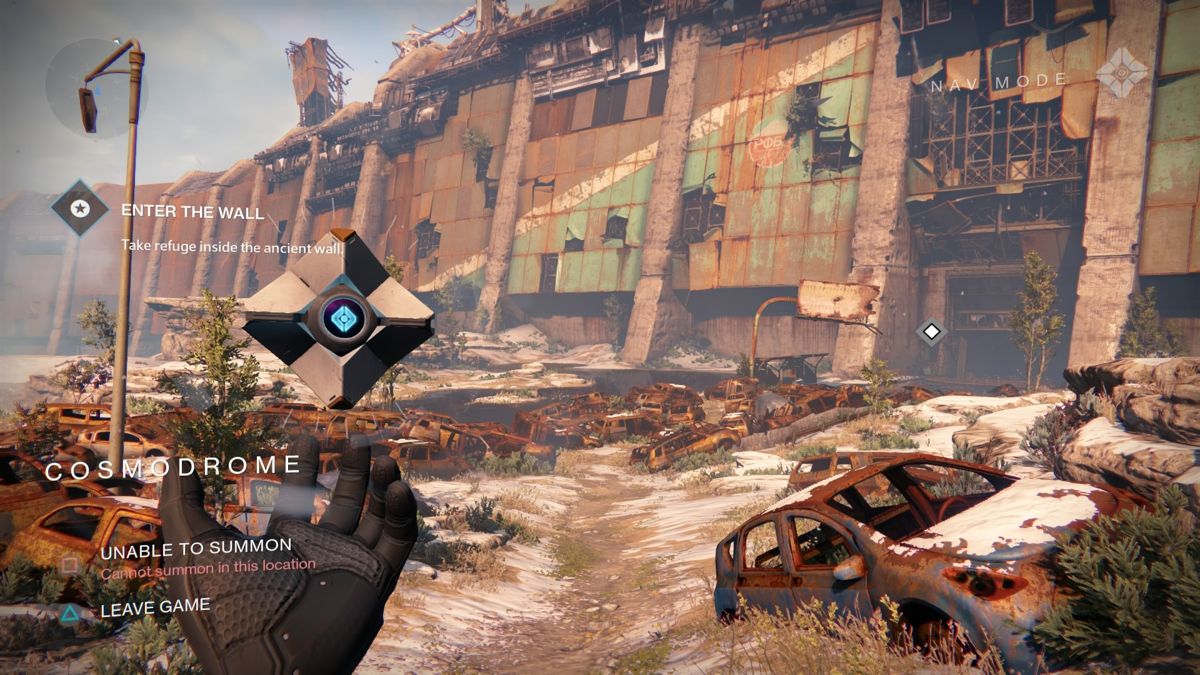Choose the Leave Game option
This screenshot has height=675, width=1200.
tap(155, 606)
